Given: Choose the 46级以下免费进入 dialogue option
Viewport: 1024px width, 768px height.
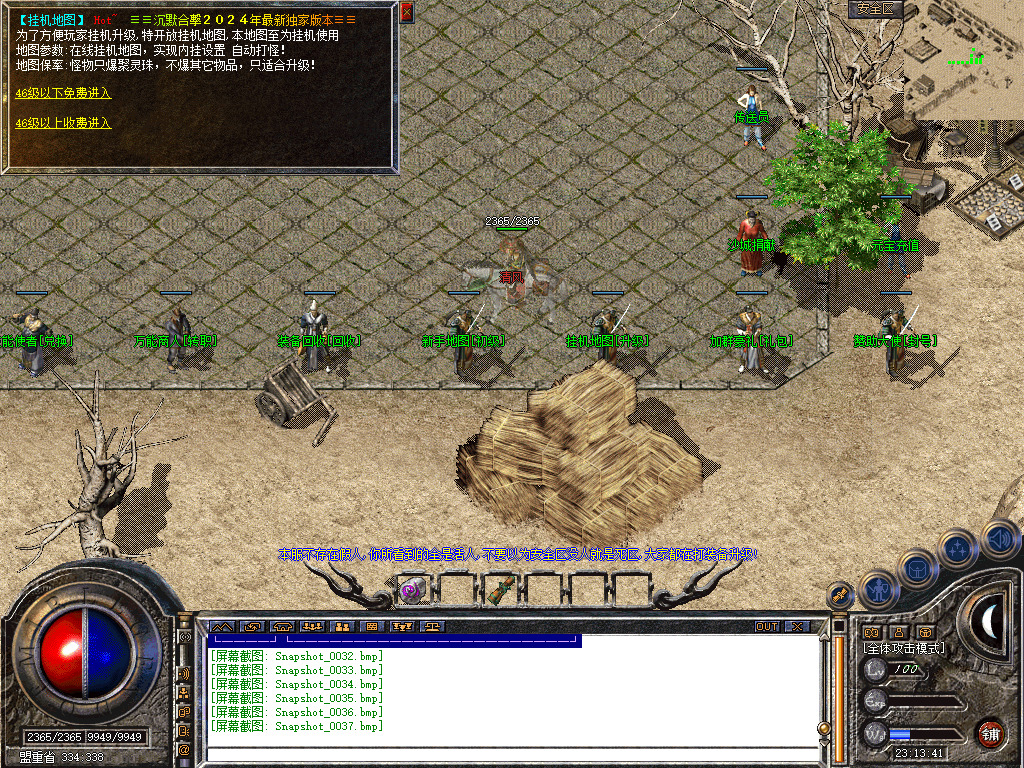Looking at the screenshot, I should click(x=63, y=93).
